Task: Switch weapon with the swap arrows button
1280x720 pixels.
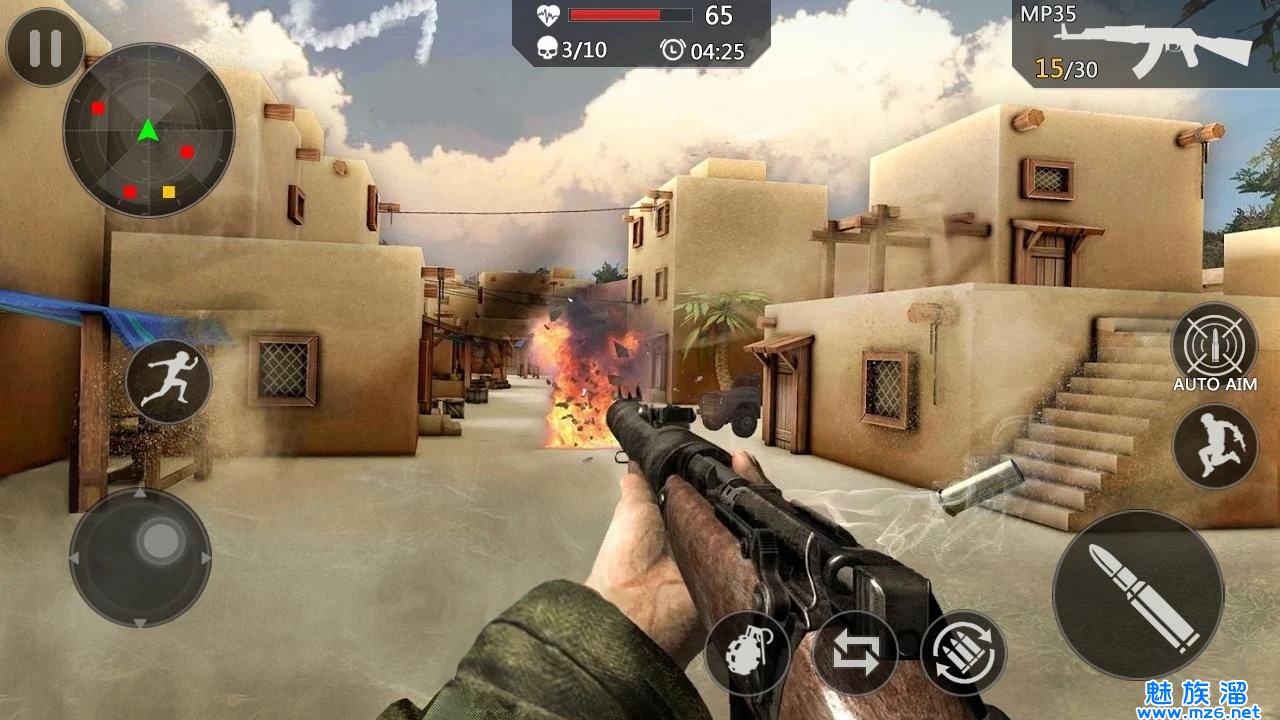Action: coord(855,654)
